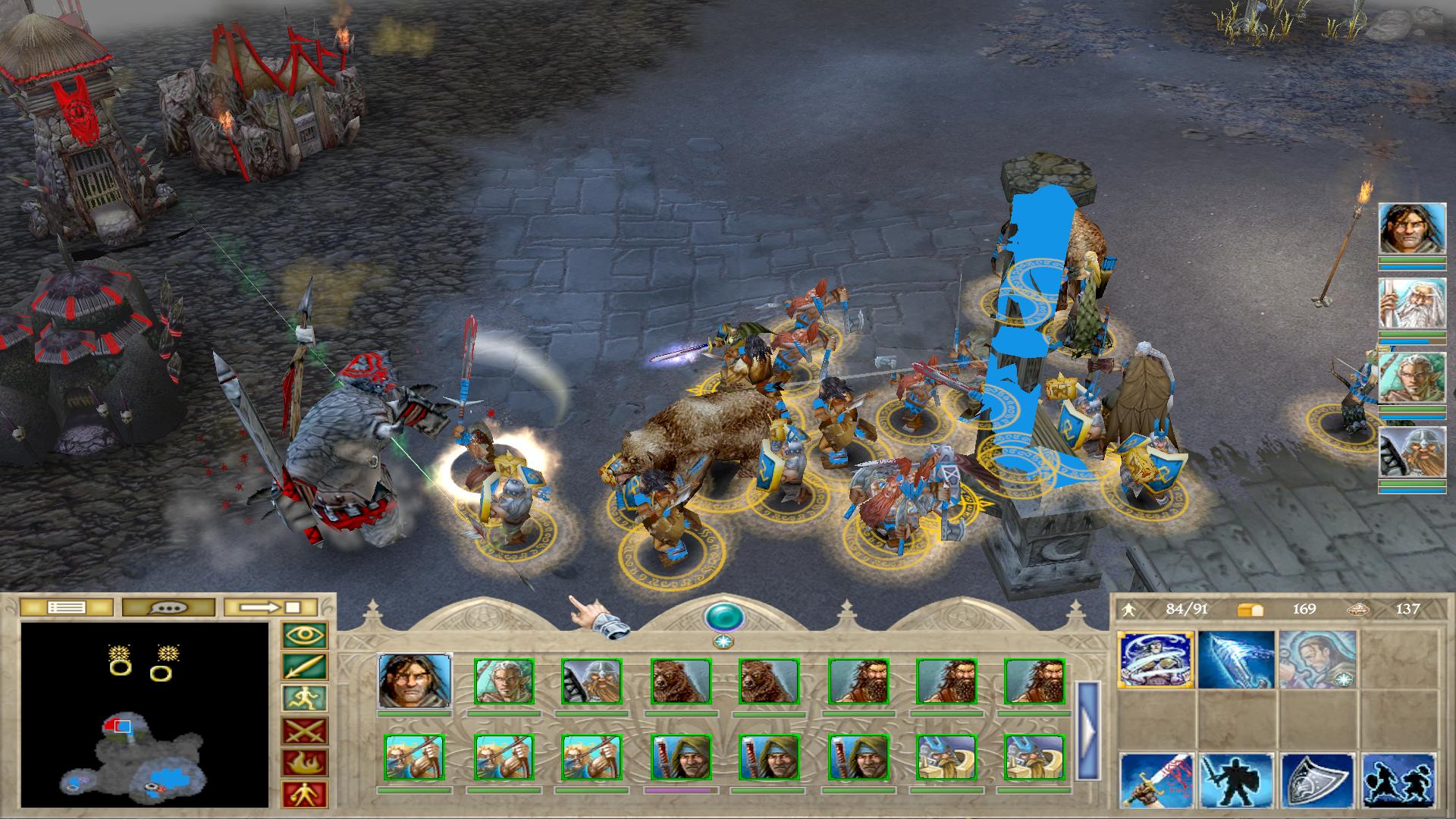This screenshot has height=819, width=1456.
Task: Select the green spear command button
Action: point(304,667)
